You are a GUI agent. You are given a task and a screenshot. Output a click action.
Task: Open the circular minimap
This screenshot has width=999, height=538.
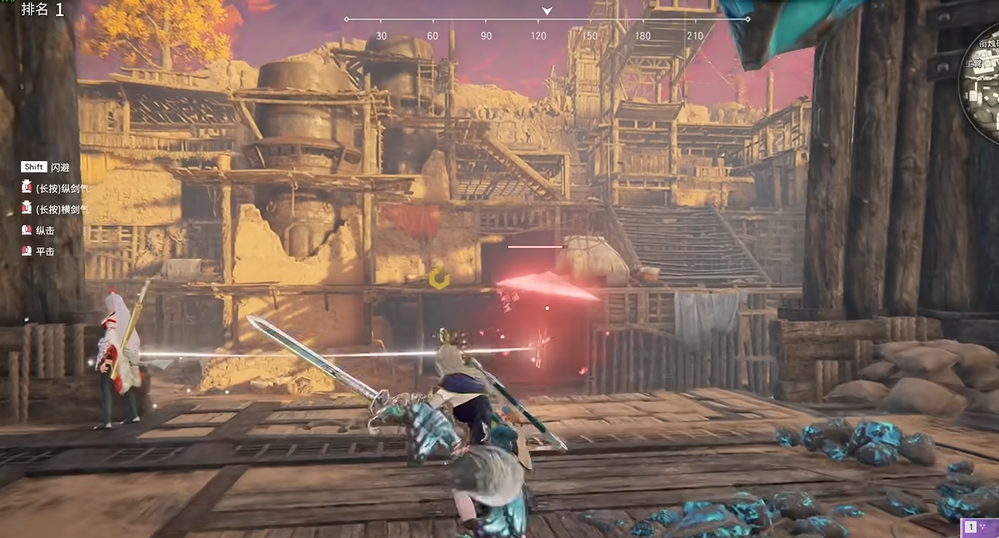[x=983, y=82]
